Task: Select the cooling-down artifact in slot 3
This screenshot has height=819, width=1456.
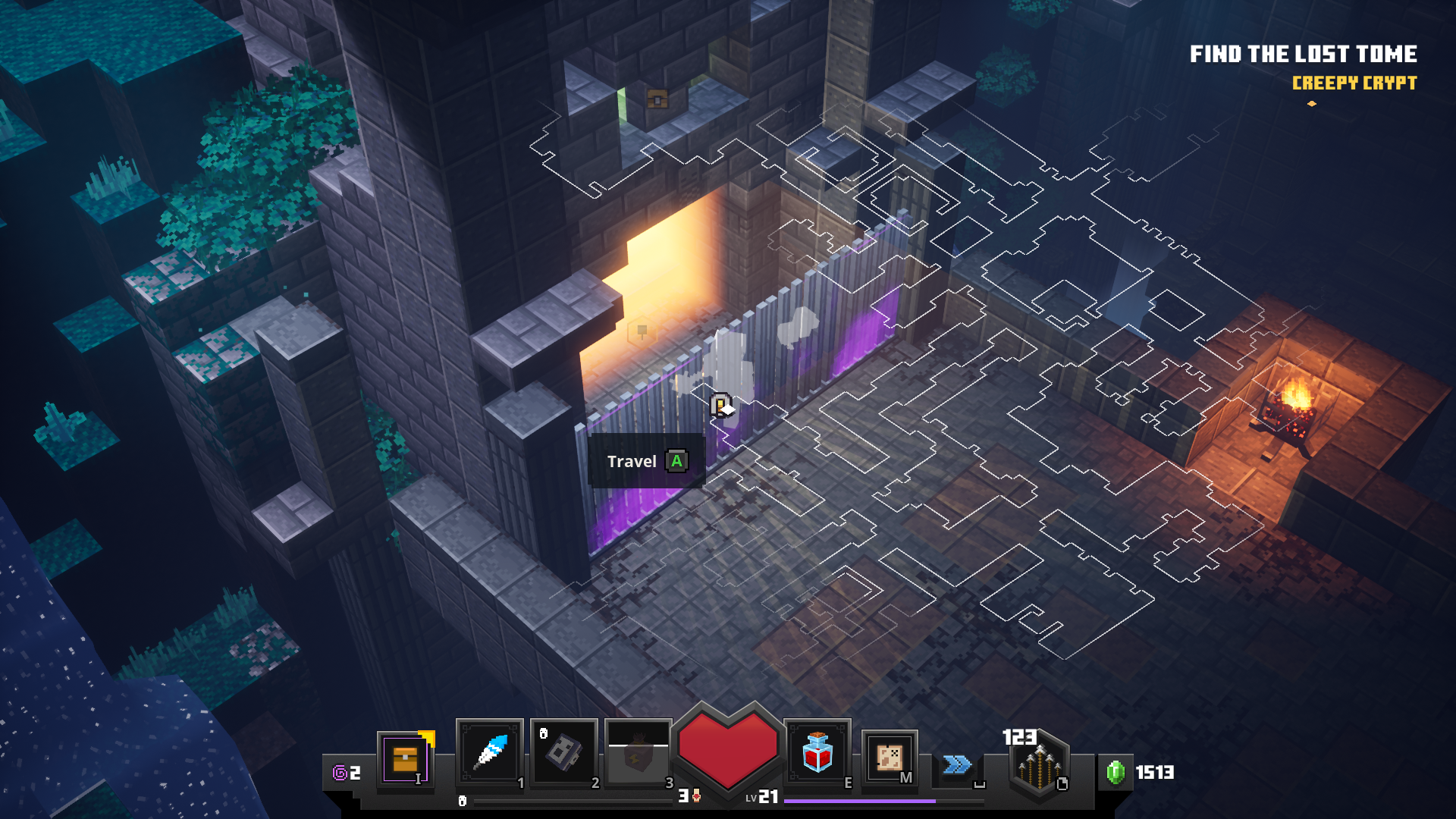Action: click(x=638, y=753)
